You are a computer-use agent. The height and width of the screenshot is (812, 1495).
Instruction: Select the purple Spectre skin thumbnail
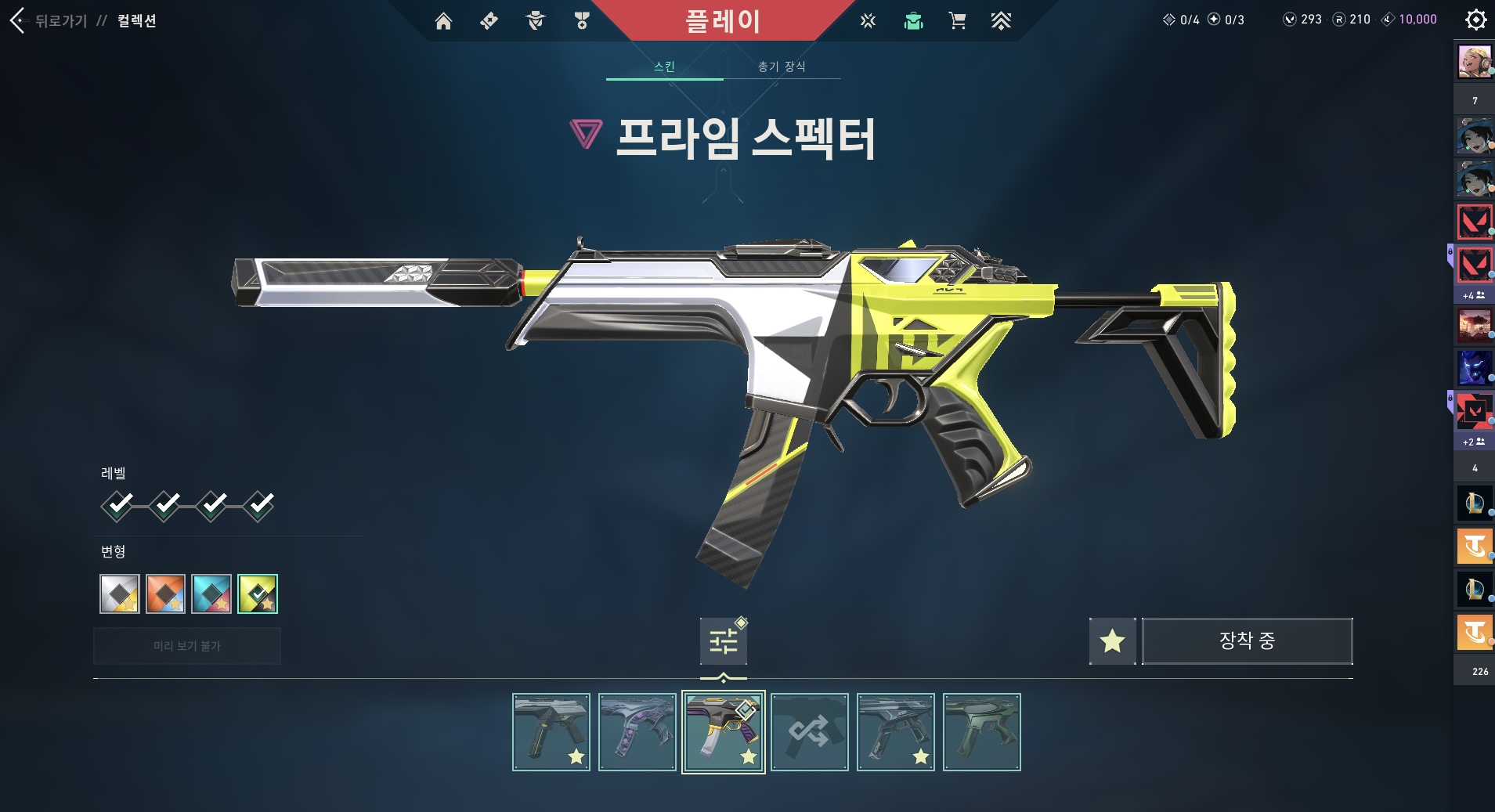pyautogui.click(x=637, y=732)
